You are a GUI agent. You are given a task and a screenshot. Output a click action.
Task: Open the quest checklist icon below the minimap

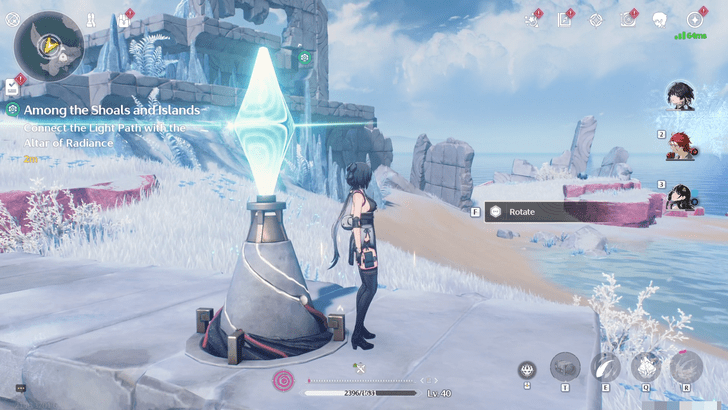pyautogui.click(x=13, y=86)
